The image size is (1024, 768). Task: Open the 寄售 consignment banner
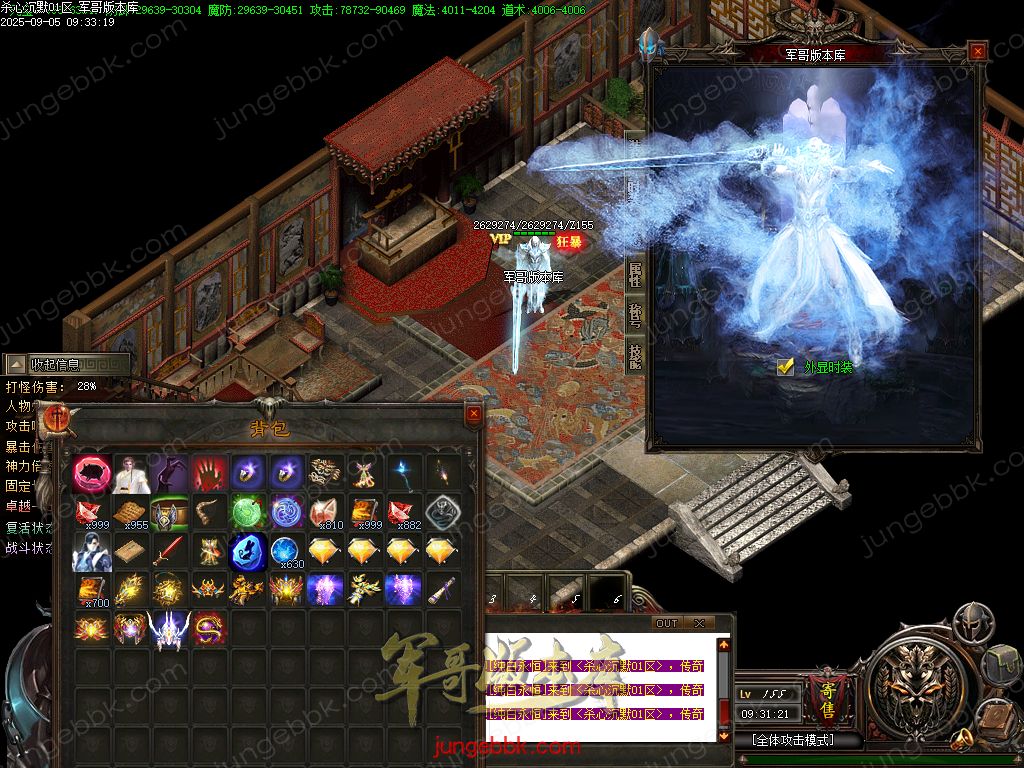tap(828, 695)
